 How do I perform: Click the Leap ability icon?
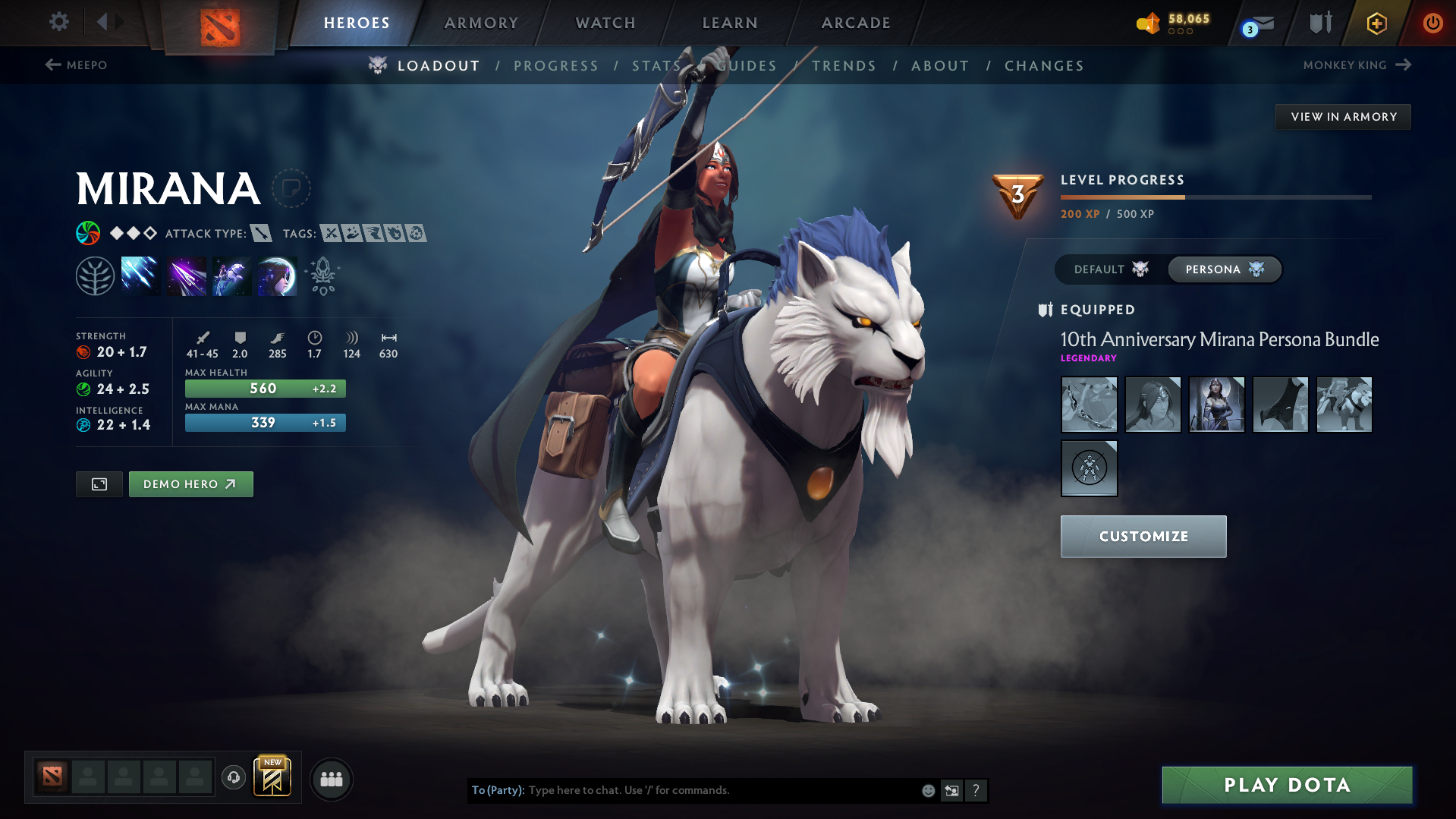click(231, 275)
